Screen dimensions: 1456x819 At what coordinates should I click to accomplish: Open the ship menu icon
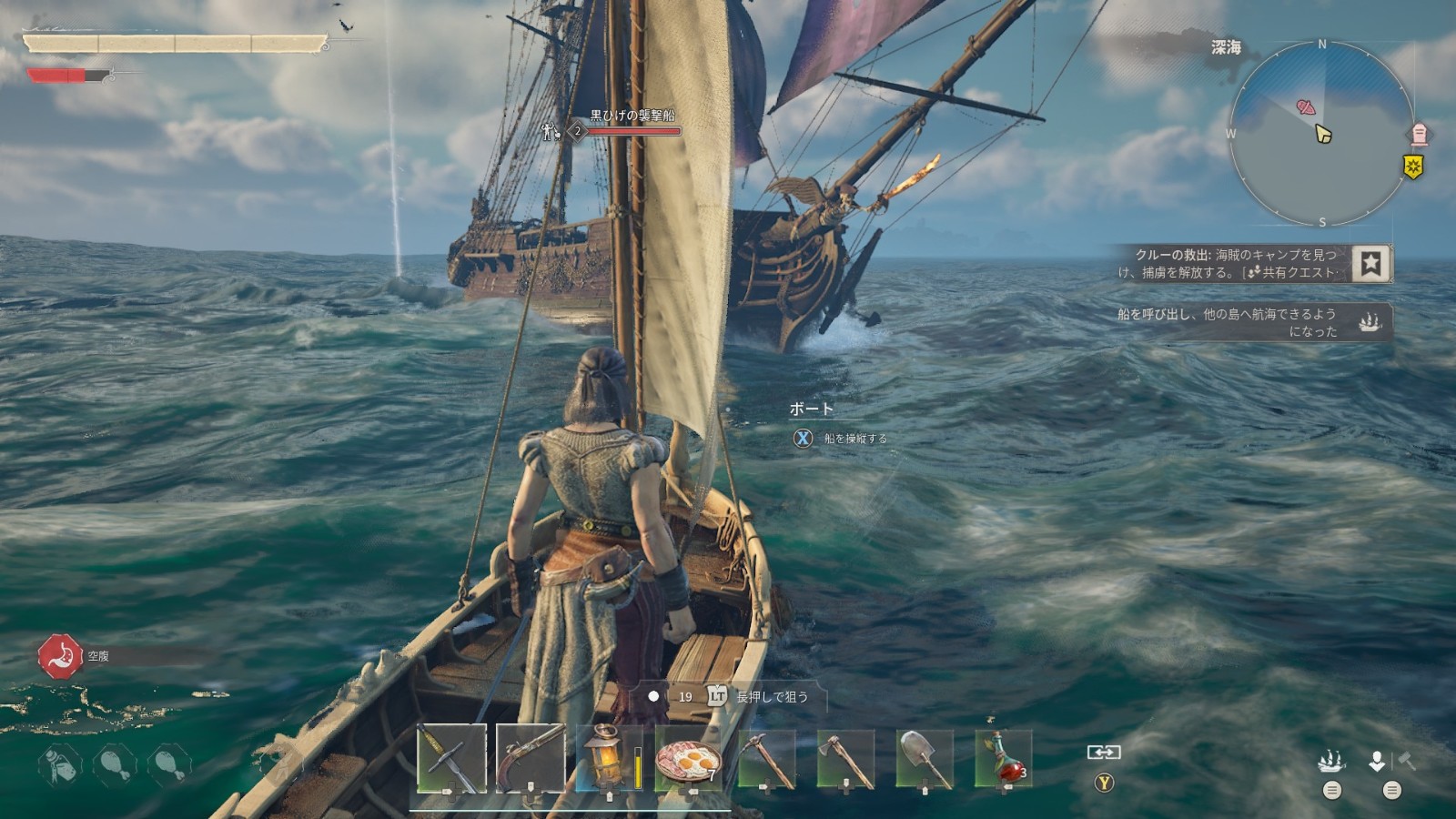tap(1331, 761)
